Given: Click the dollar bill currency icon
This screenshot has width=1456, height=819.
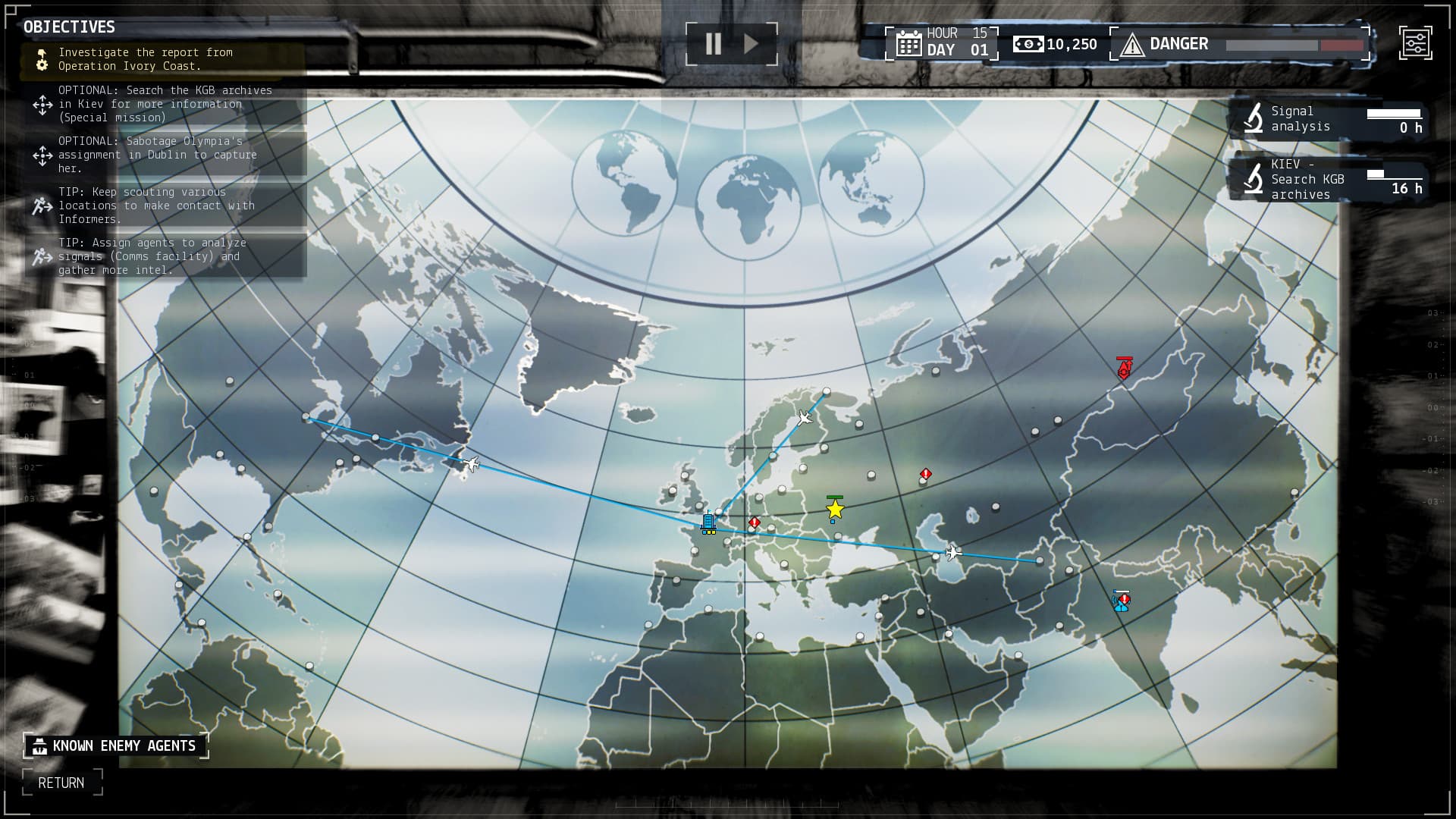Looking at the screenshot, I should click(x=1029, y=44).
